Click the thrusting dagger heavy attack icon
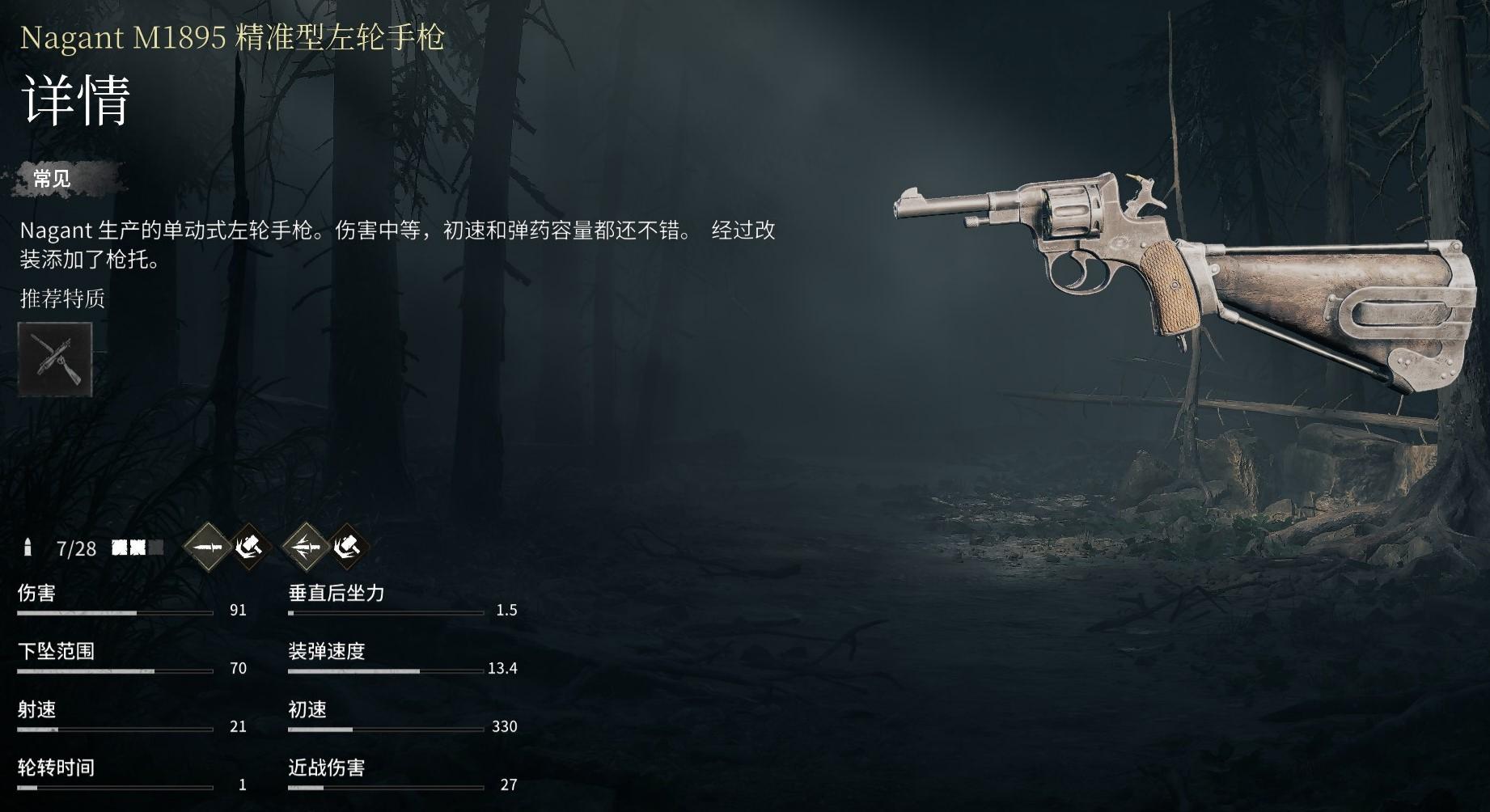 tap(306, 548)
